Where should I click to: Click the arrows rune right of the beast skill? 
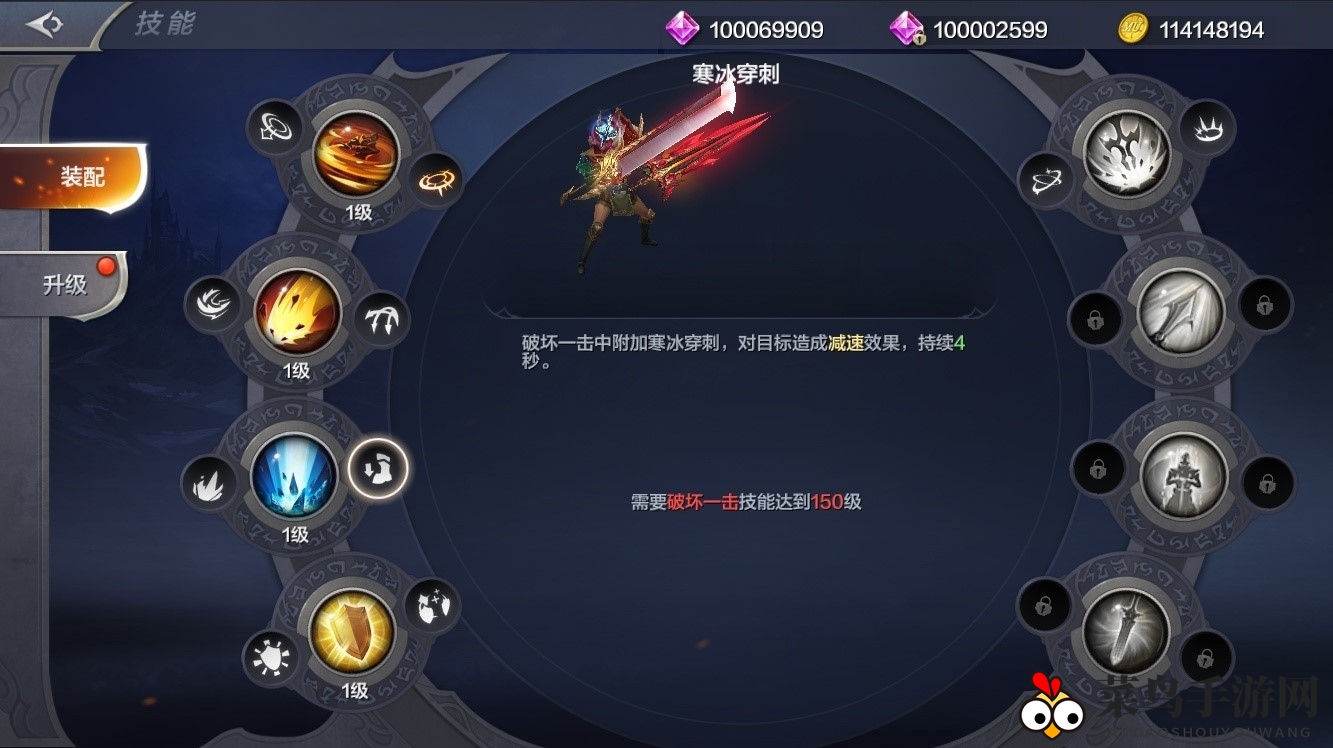coord(381,319)
